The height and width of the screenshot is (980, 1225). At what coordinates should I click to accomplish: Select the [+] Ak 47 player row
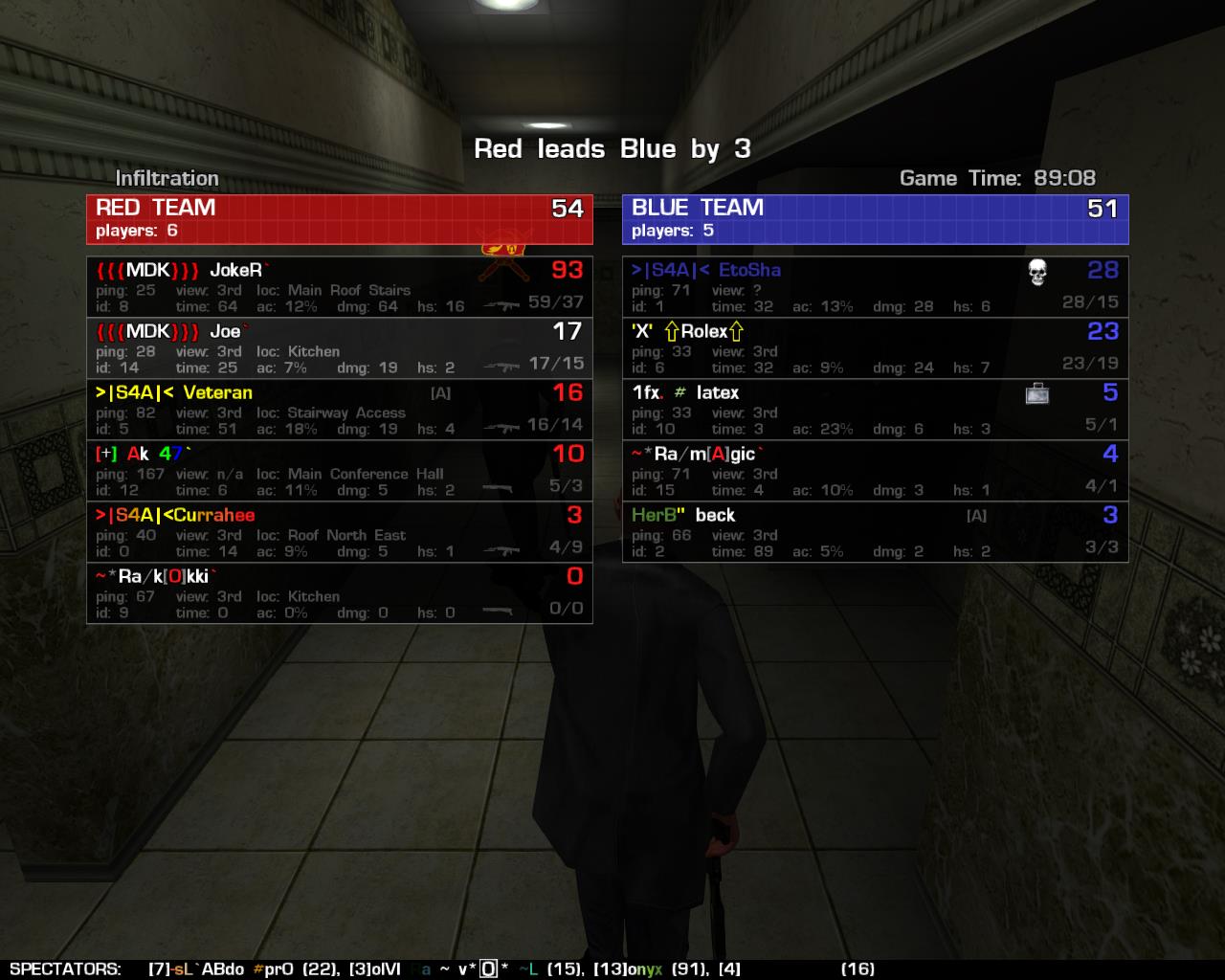(339, 471)
